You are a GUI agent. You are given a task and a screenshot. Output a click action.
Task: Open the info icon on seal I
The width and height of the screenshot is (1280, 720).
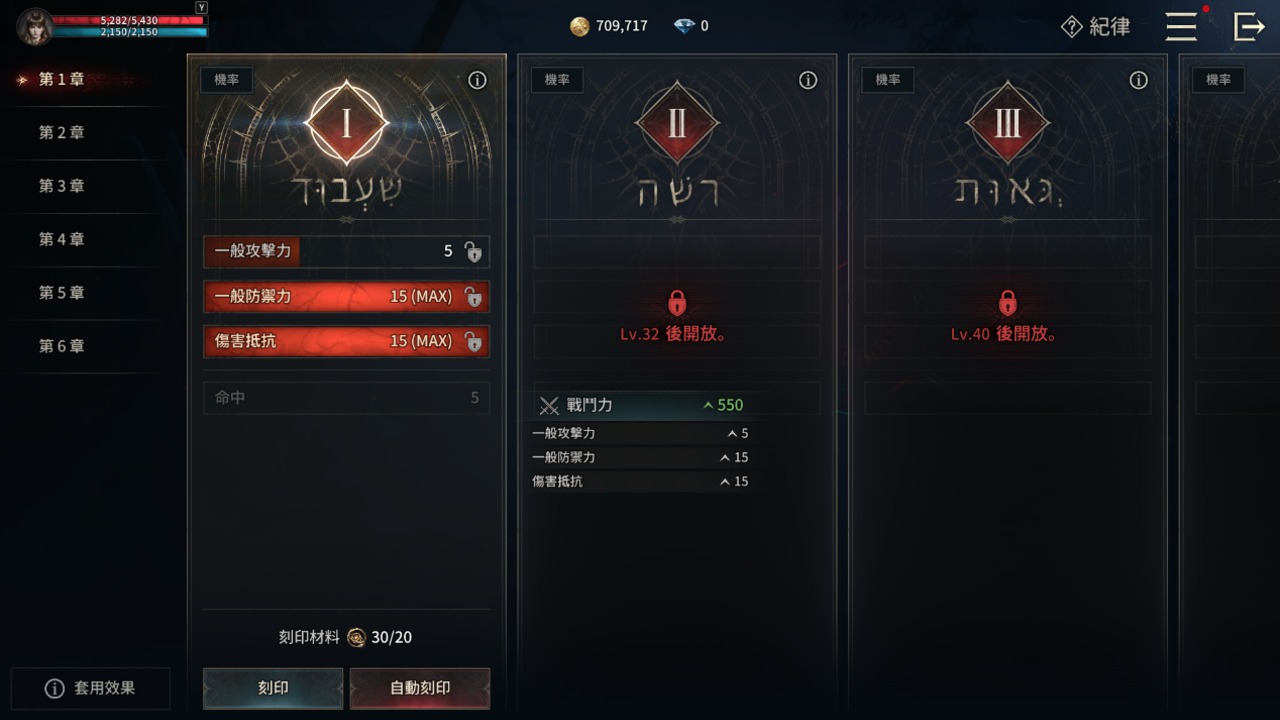pyautogui.click(x=478, y=81)
